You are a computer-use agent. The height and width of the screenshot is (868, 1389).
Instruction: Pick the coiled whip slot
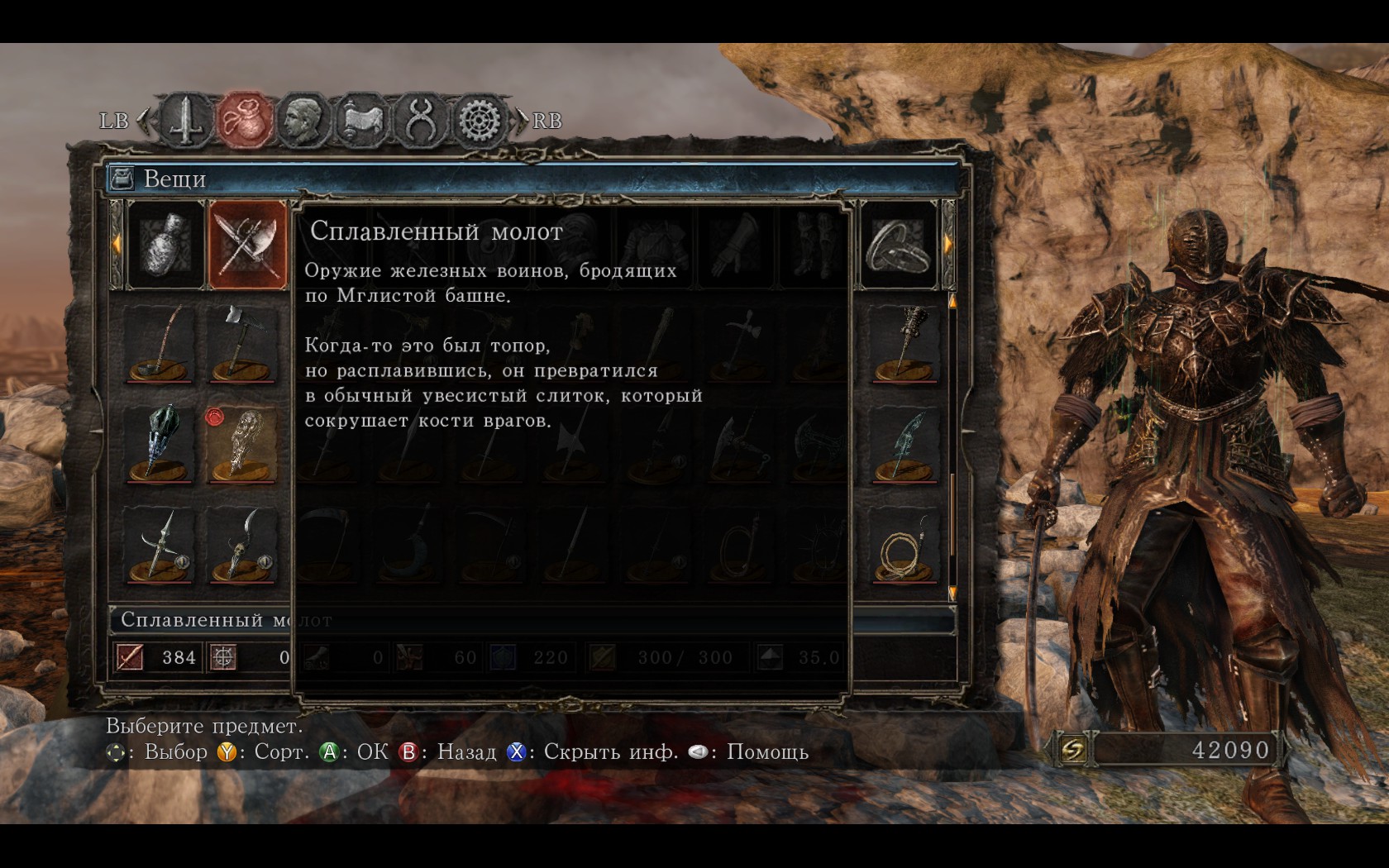pyautogui.click(x=904, y=544)
